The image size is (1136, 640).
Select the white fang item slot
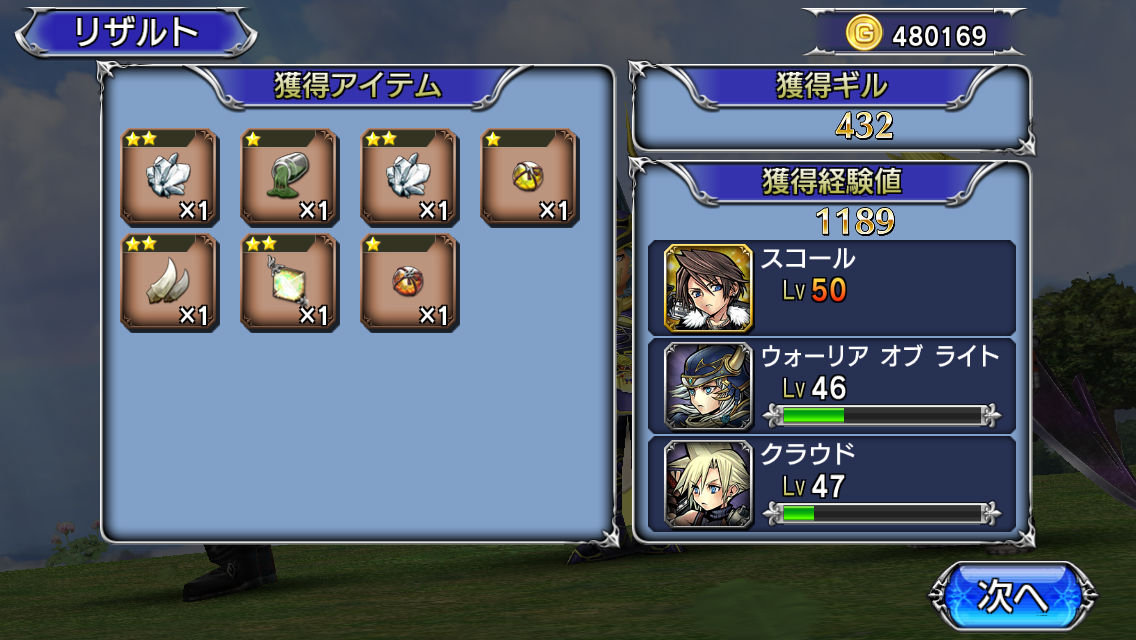(169, 283)
